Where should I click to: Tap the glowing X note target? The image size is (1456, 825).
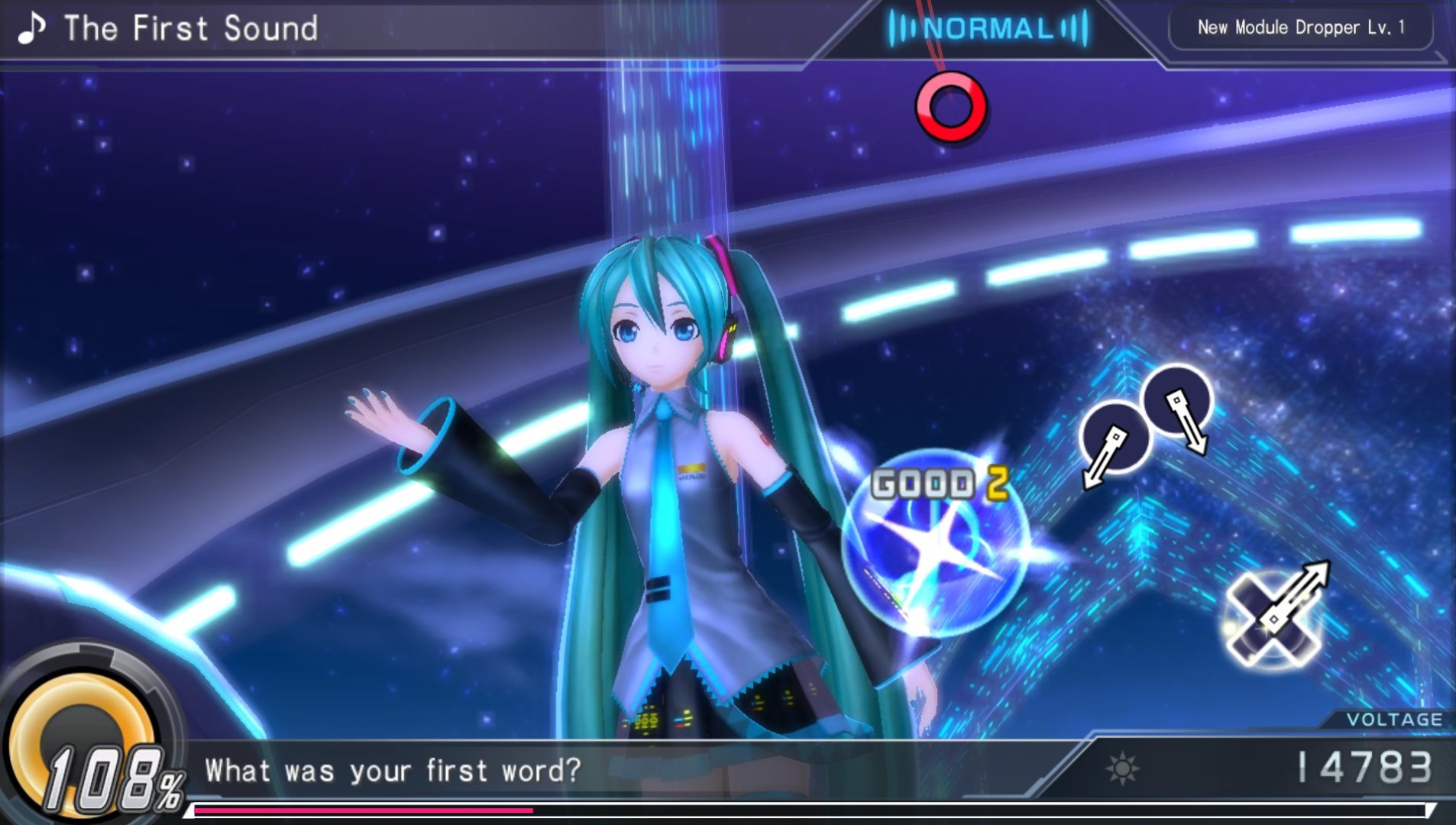coord(1271,620)
